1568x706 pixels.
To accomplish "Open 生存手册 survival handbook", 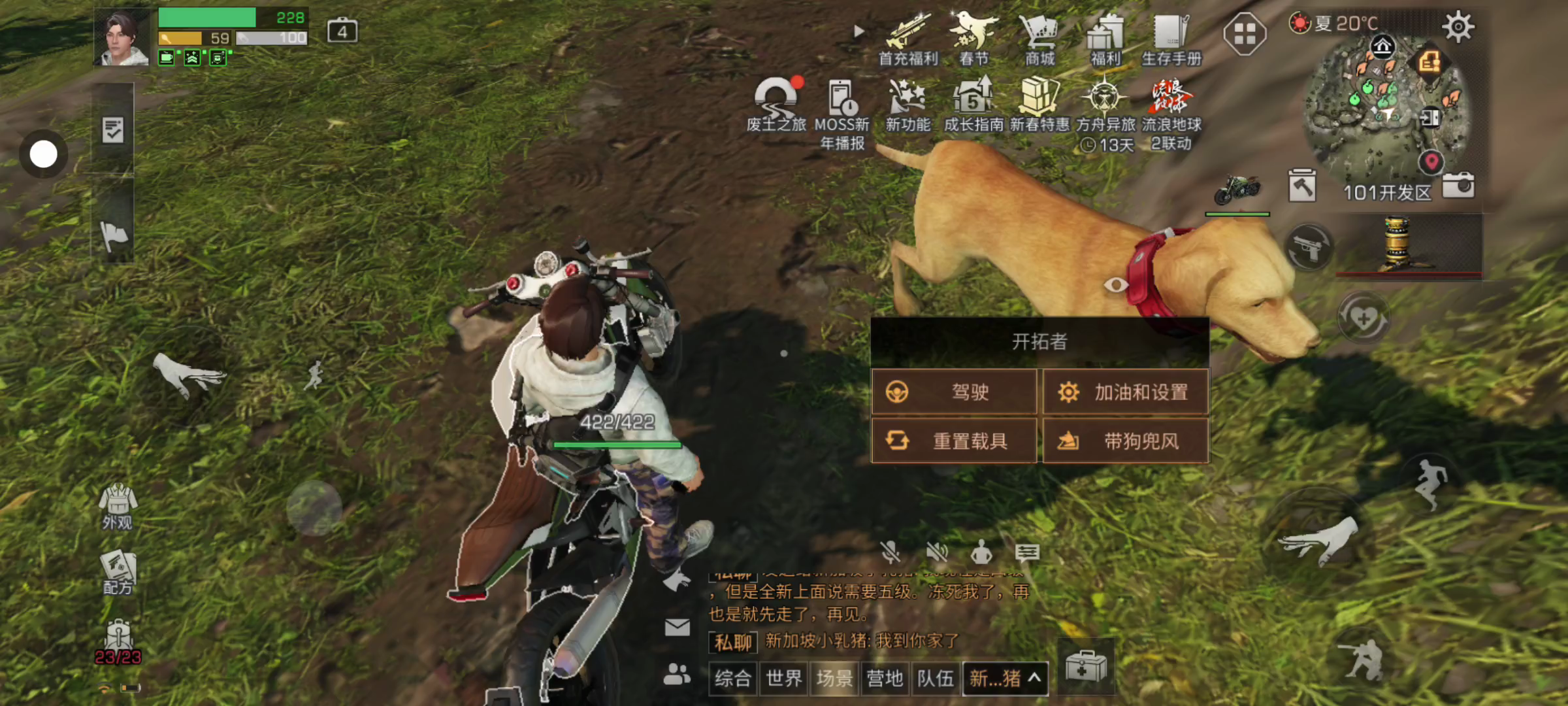I will [1171, 39].
